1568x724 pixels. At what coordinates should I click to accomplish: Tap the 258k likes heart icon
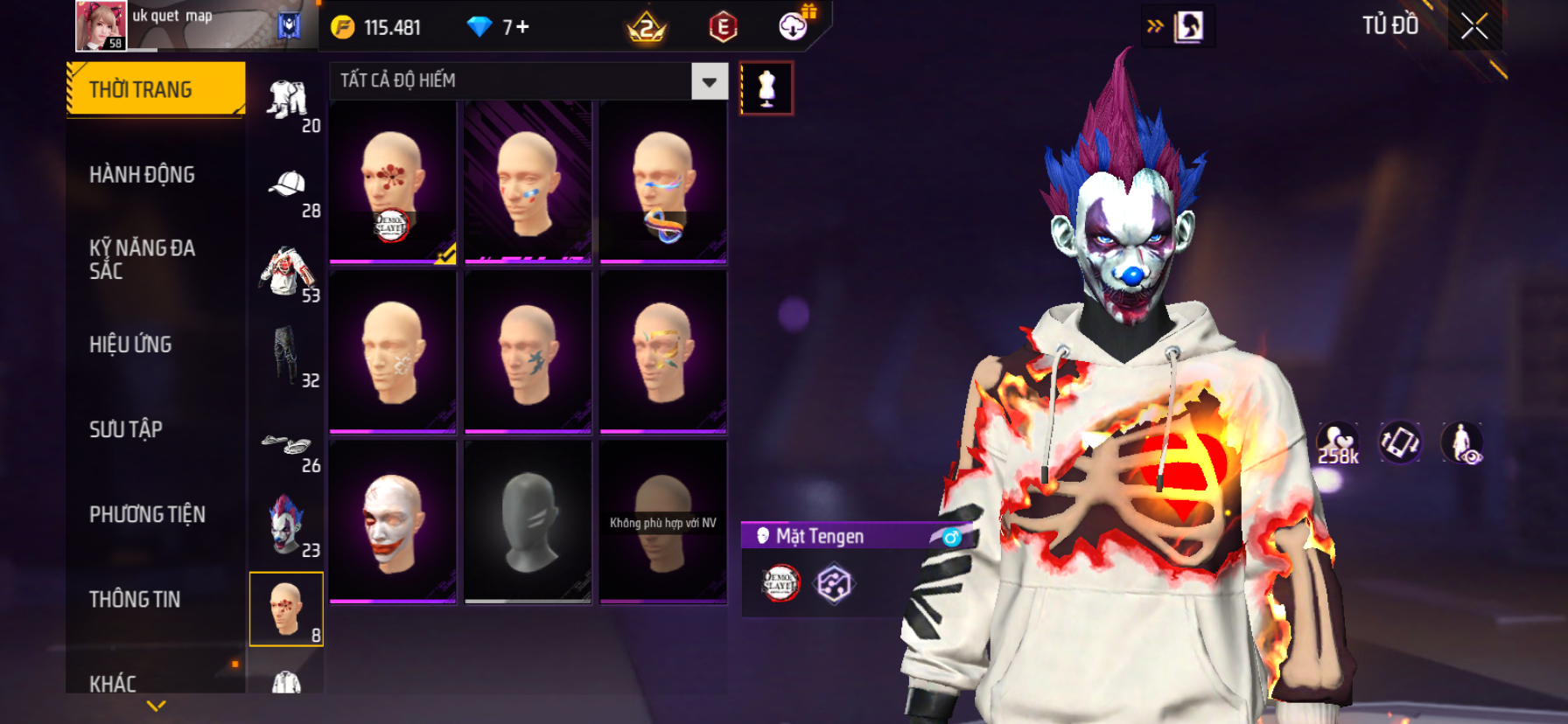(x=1338, y=442)
